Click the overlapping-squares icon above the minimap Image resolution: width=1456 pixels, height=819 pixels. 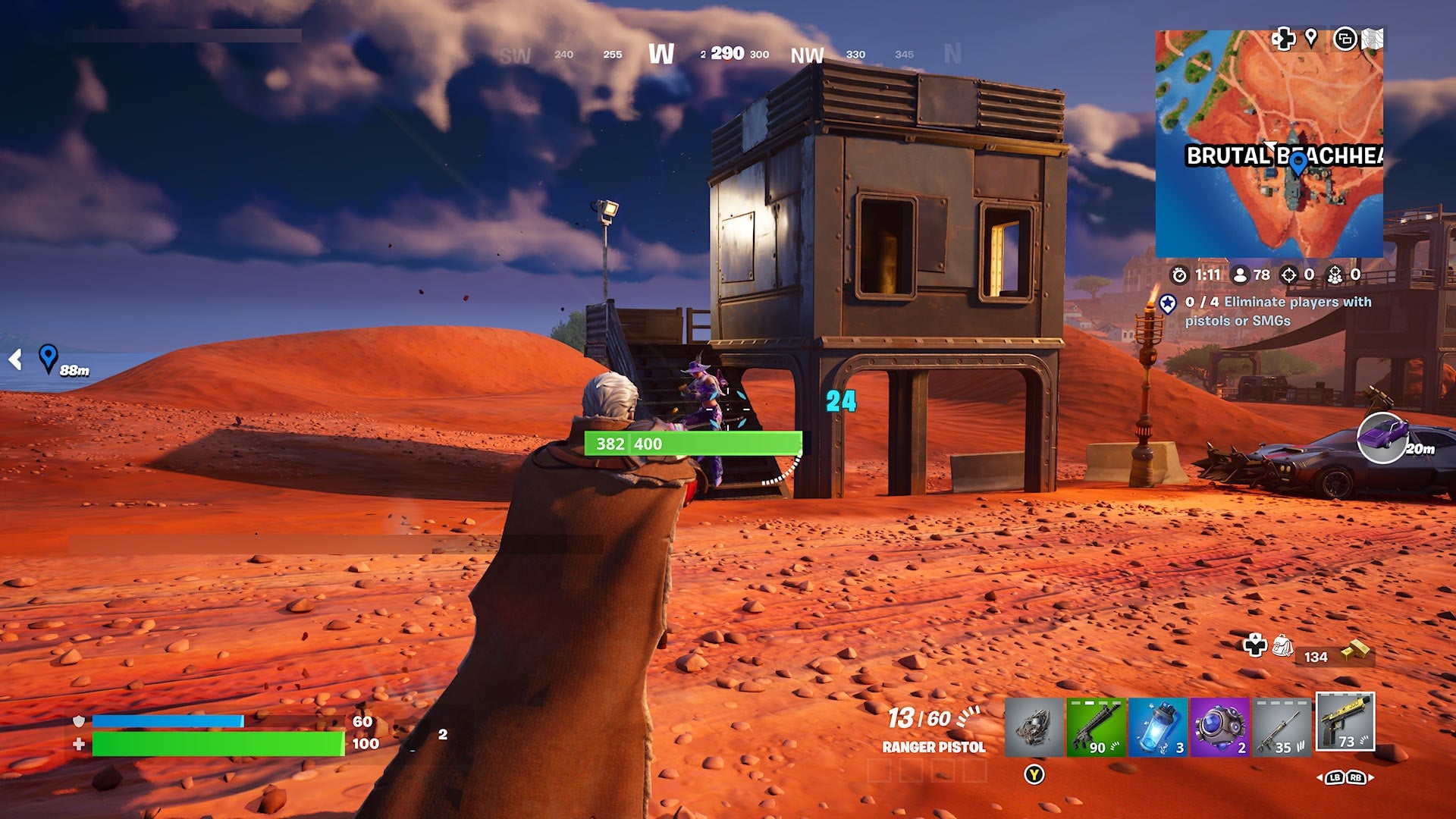click(1345, 39)
